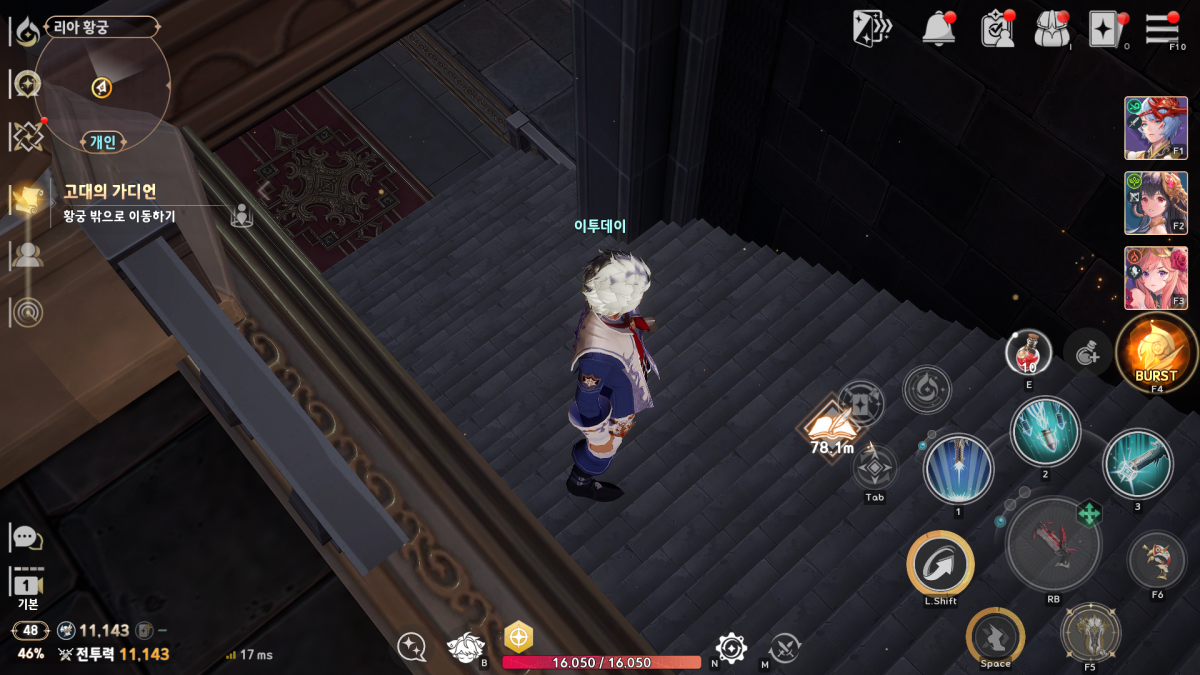The width and height of the screenshot is (1200, 675).
Task: Open the circular minimap
Action: 101,86
